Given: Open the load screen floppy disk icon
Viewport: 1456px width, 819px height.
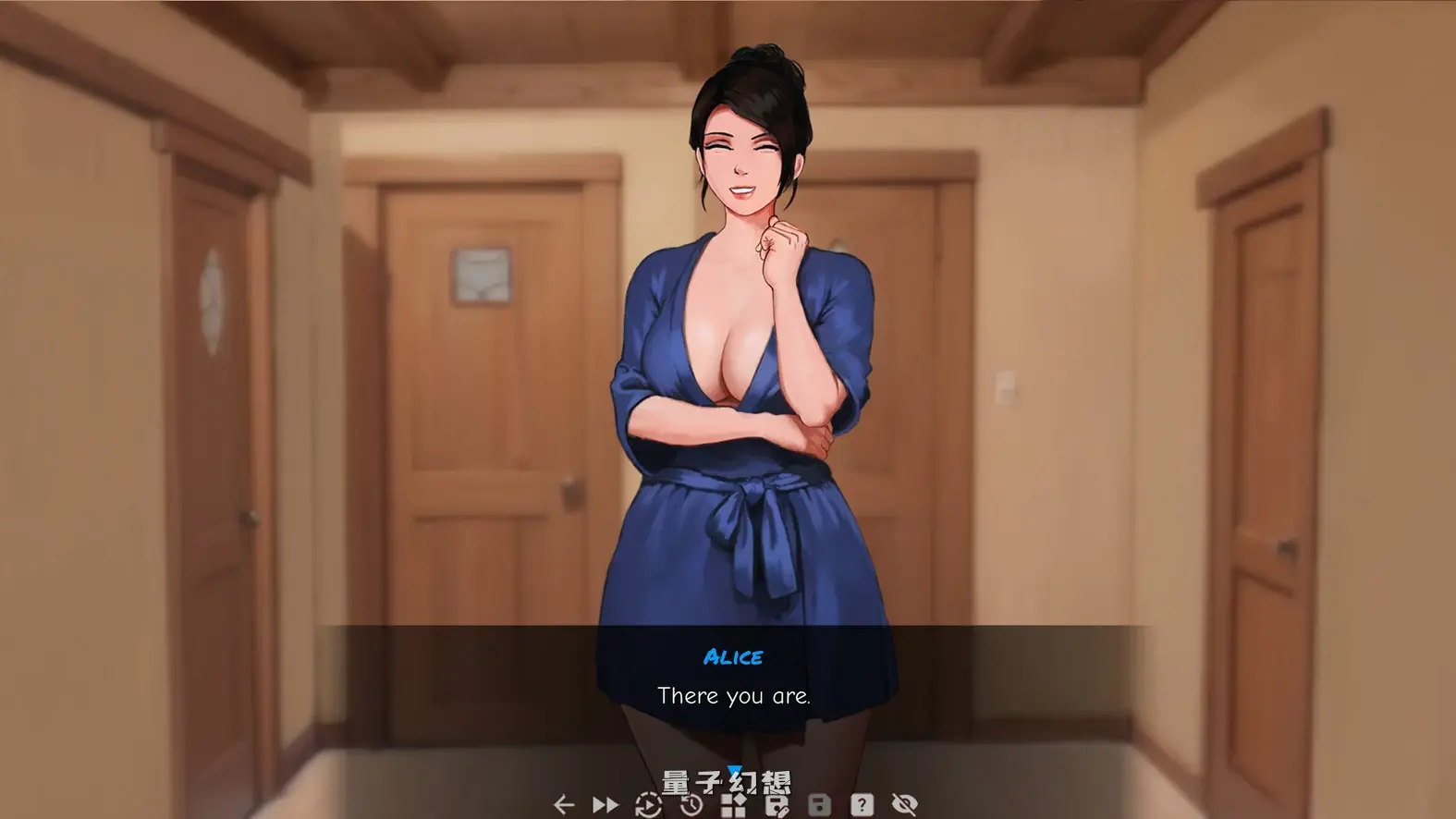Looking at the screenshot, I should (x=819, y=804).
